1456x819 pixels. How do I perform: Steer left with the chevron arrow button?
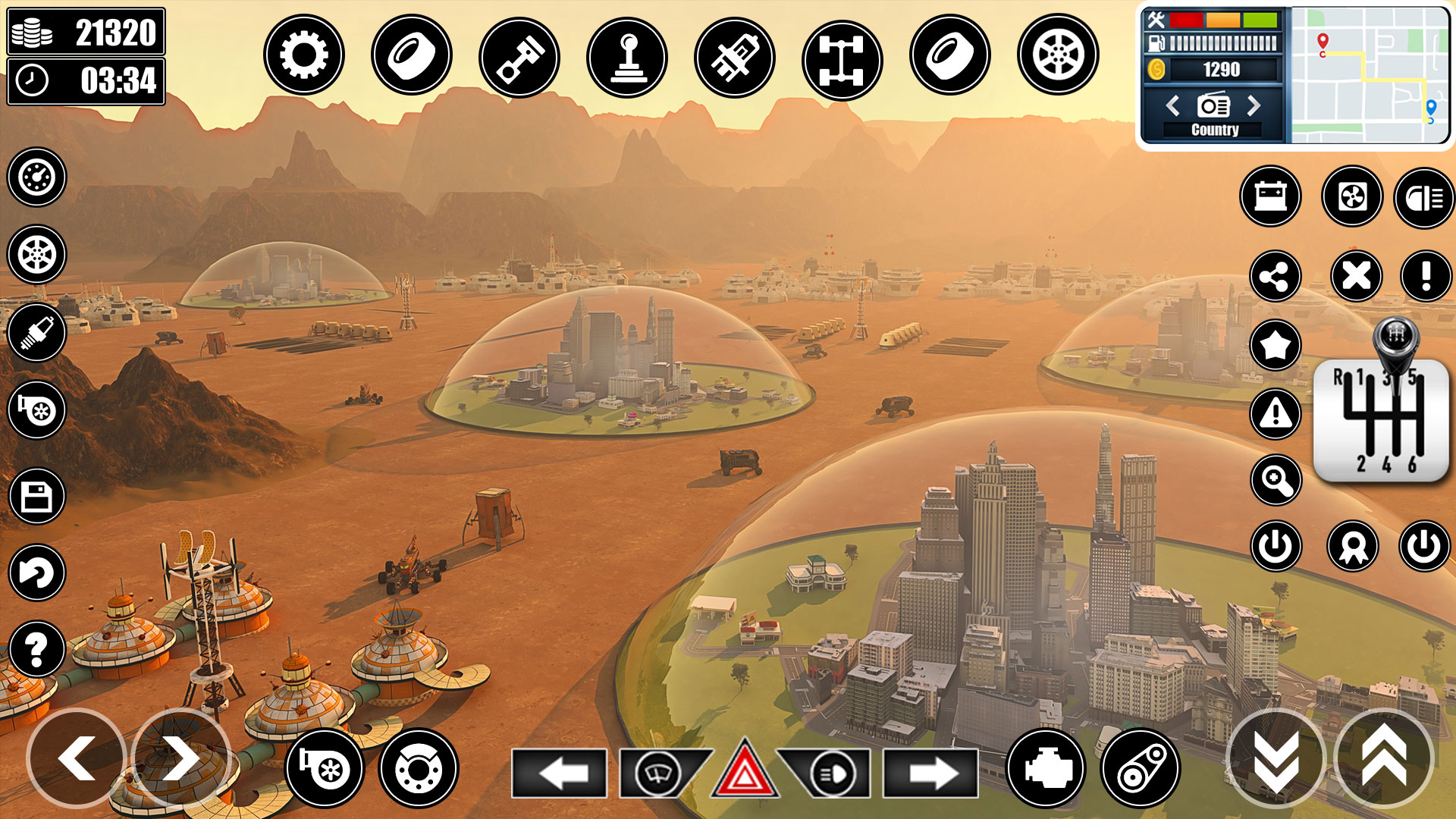[x=77, y=758]
